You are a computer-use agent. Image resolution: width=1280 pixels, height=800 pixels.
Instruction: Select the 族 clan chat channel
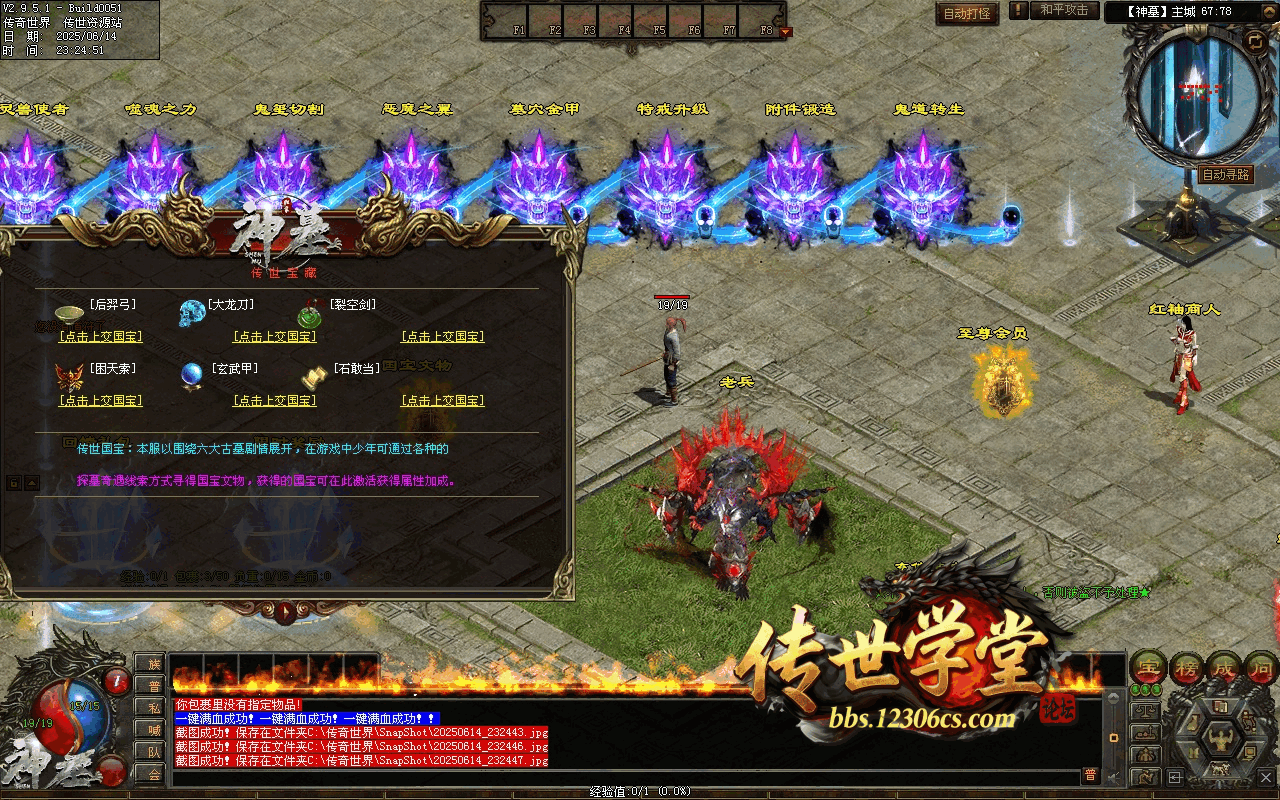pyautogui.click(x=153, y=664)
